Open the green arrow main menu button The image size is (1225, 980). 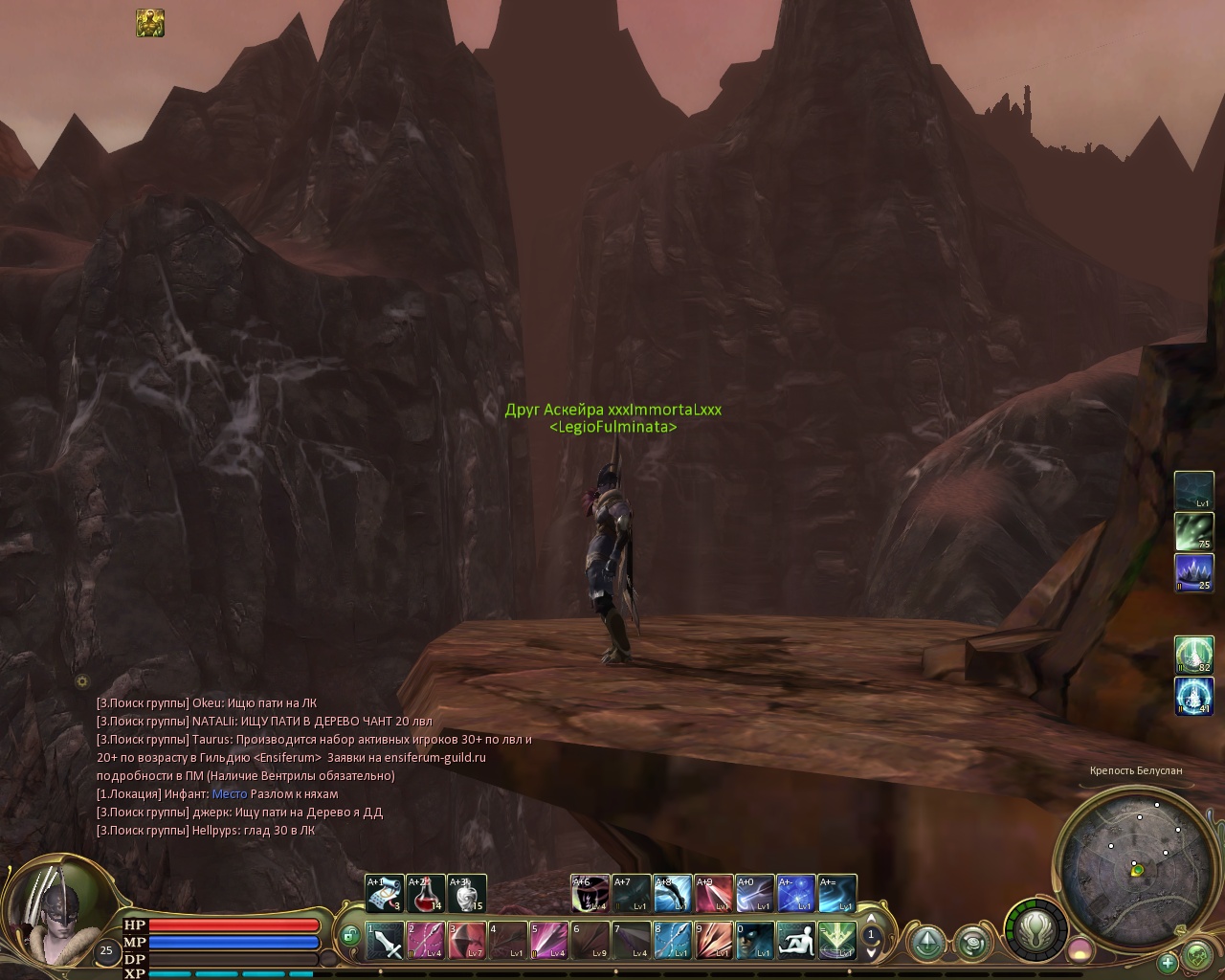pyautogui.click(x=926, y=943)
